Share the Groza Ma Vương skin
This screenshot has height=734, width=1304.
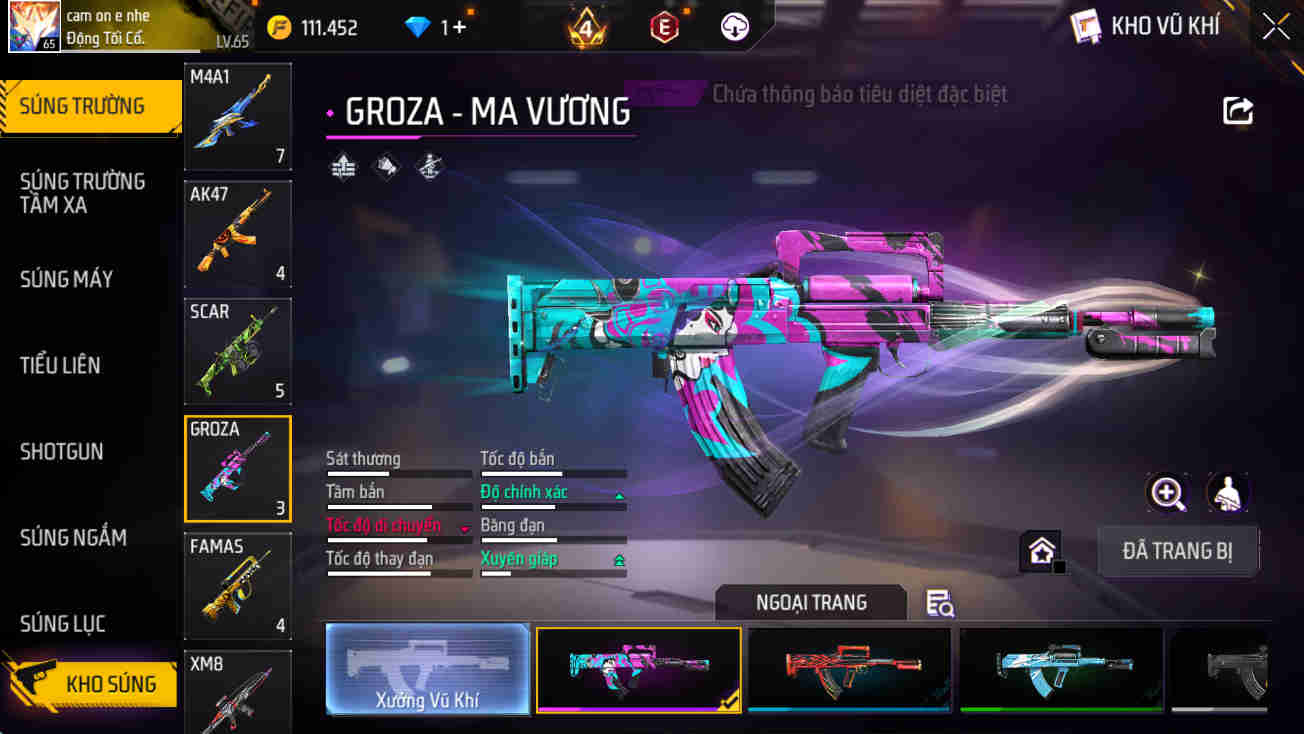pos(1238,111)
